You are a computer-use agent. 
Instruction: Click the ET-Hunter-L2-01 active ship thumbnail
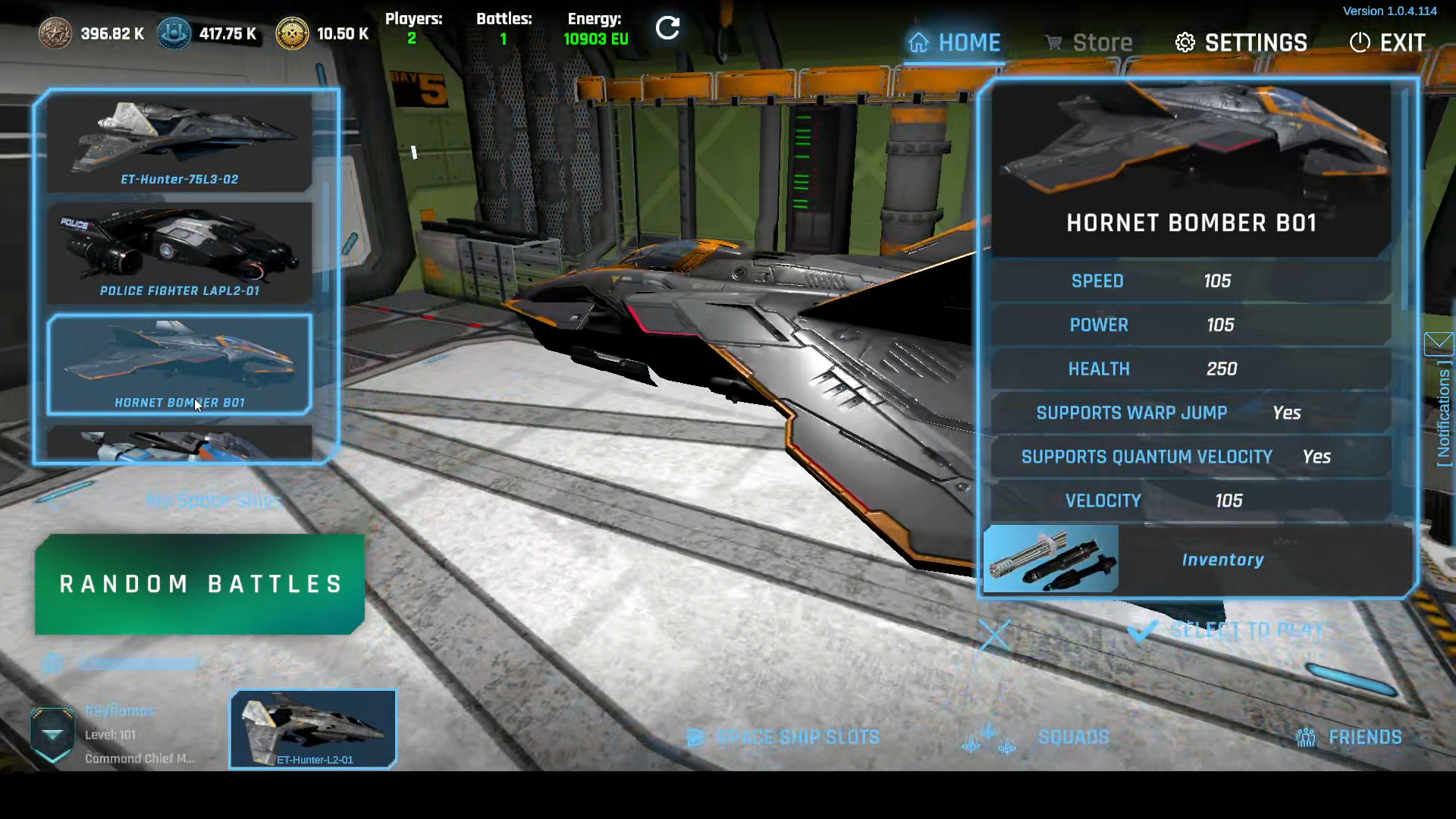tap(313, 729)
